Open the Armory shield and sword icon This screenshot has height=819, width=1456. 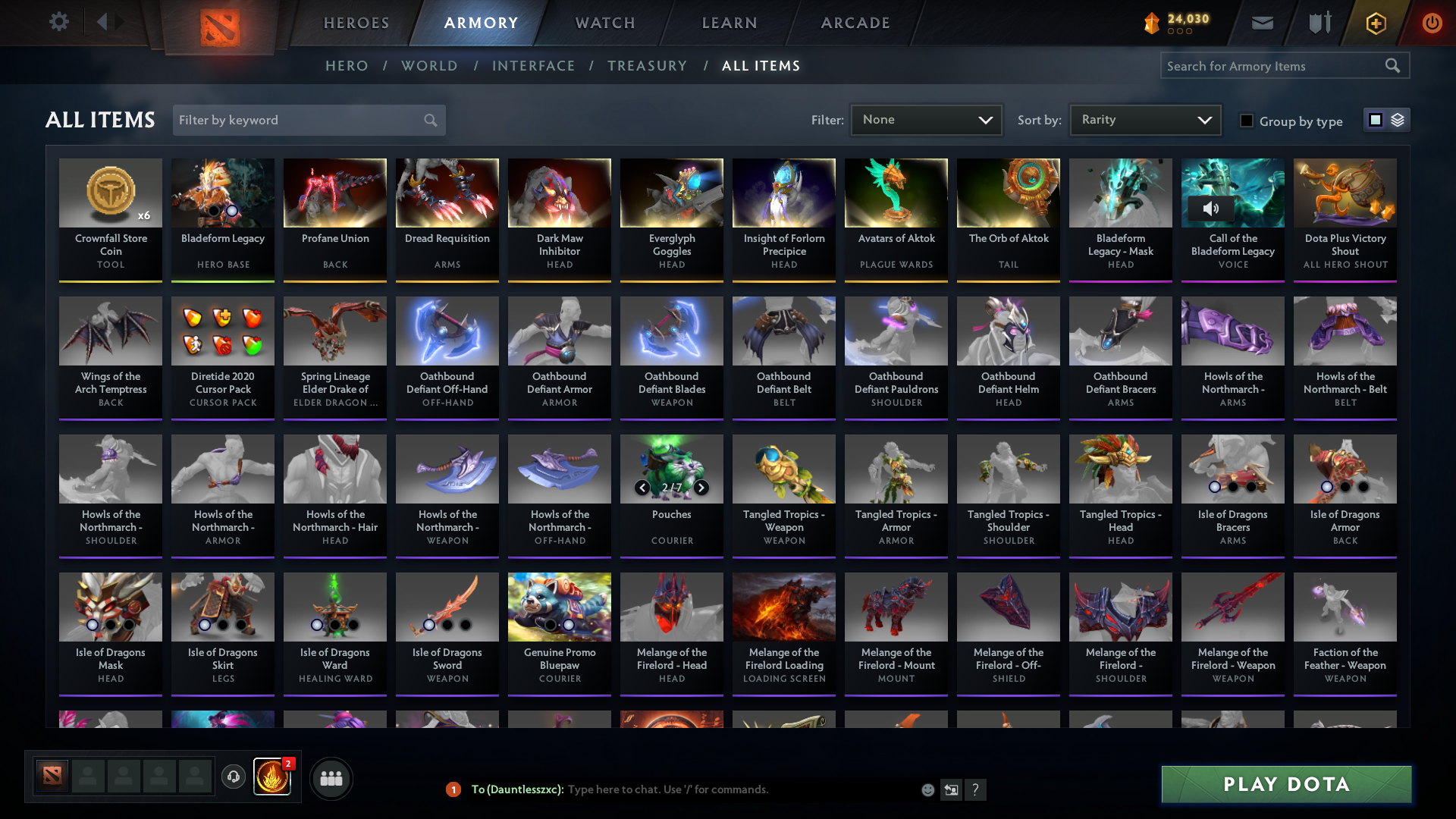pos(1319,23)
